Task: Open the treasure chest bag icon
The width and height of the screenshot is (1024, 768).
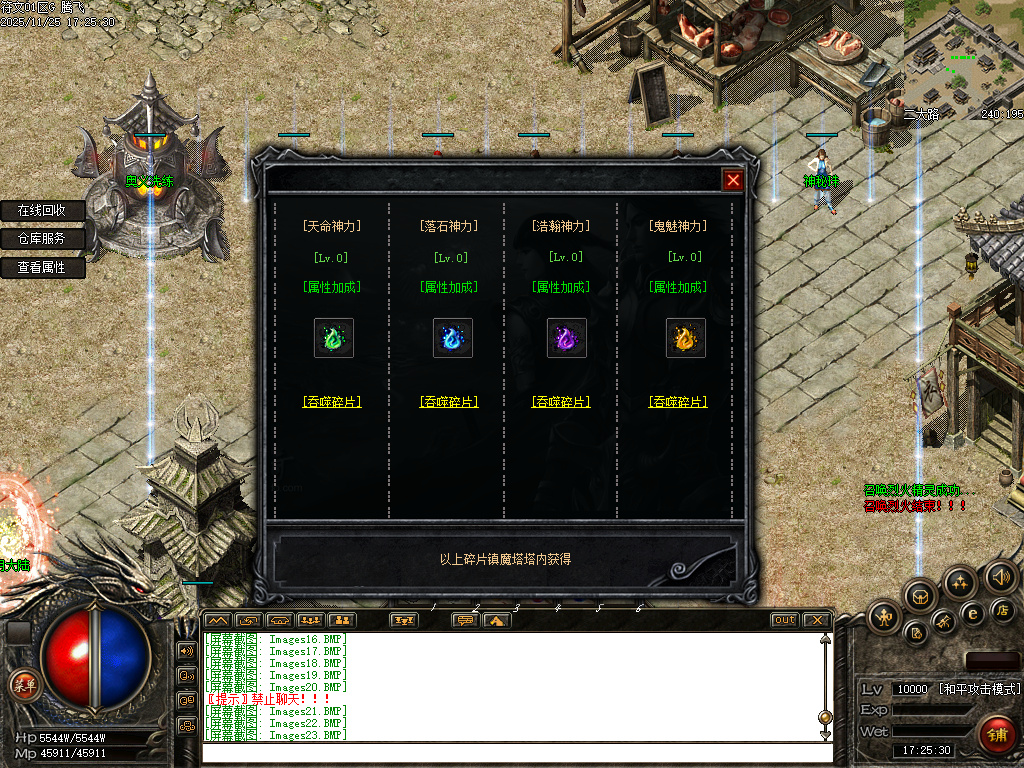Action: click(x=920, y=597)
